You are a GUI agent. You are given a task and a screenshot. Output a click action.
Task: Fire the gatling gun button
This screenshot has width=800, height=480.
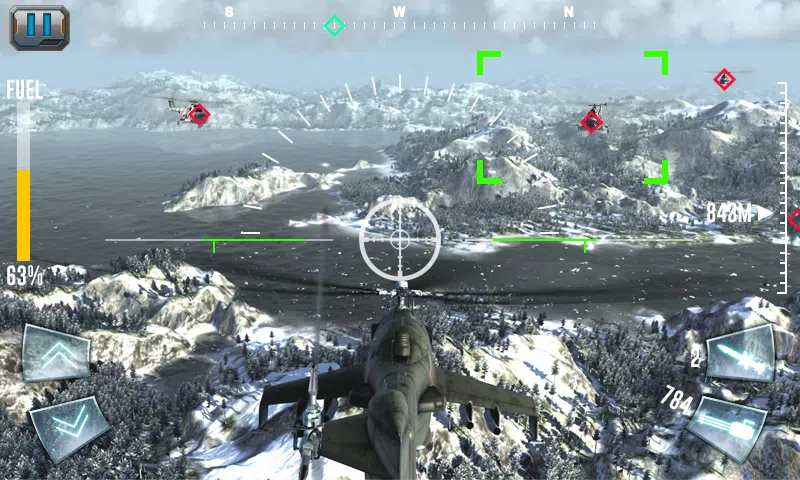click(726, 427)
